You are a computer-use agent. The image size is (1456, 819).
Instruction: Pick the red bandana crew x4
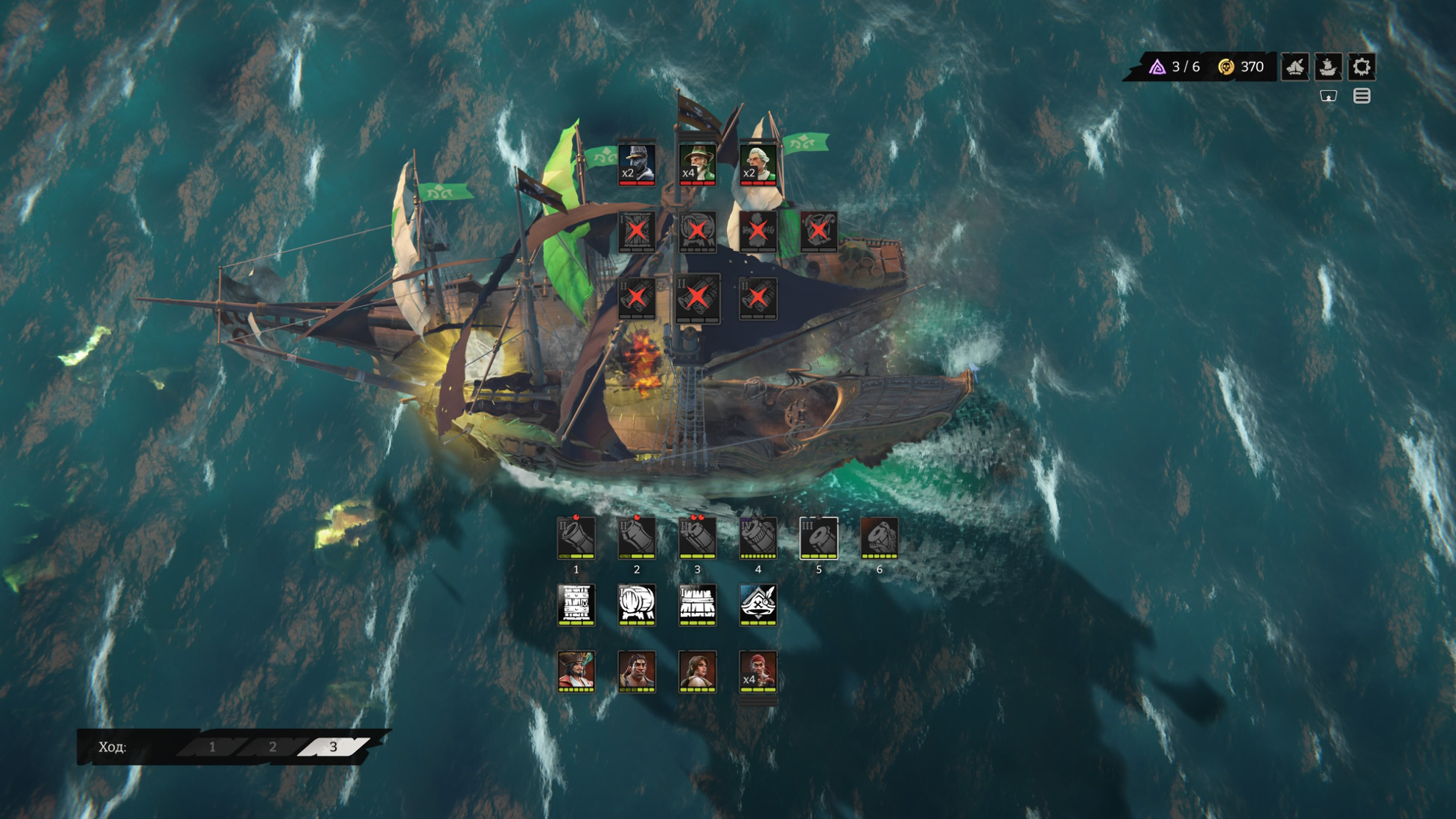pos(758,671)
